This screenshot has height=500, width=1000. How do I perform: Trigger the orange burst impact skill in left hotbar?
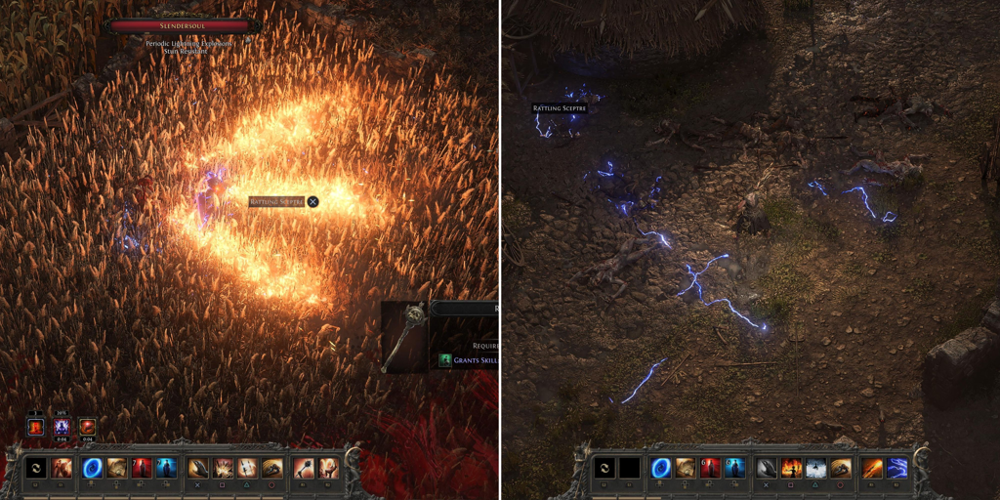[222, 468]
